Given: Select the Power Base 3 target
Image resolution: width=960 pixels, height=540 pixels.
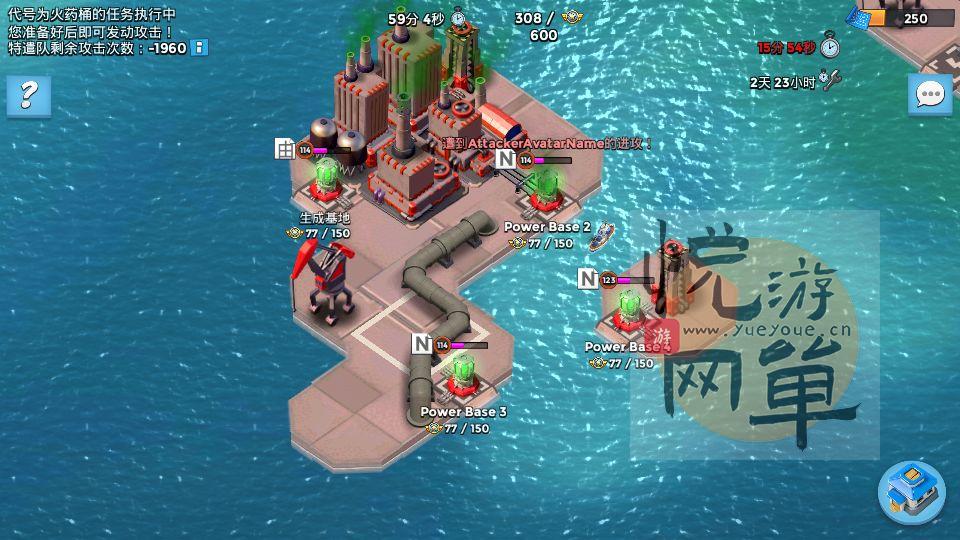Looking at the screenshot, I should click(462, 376).
